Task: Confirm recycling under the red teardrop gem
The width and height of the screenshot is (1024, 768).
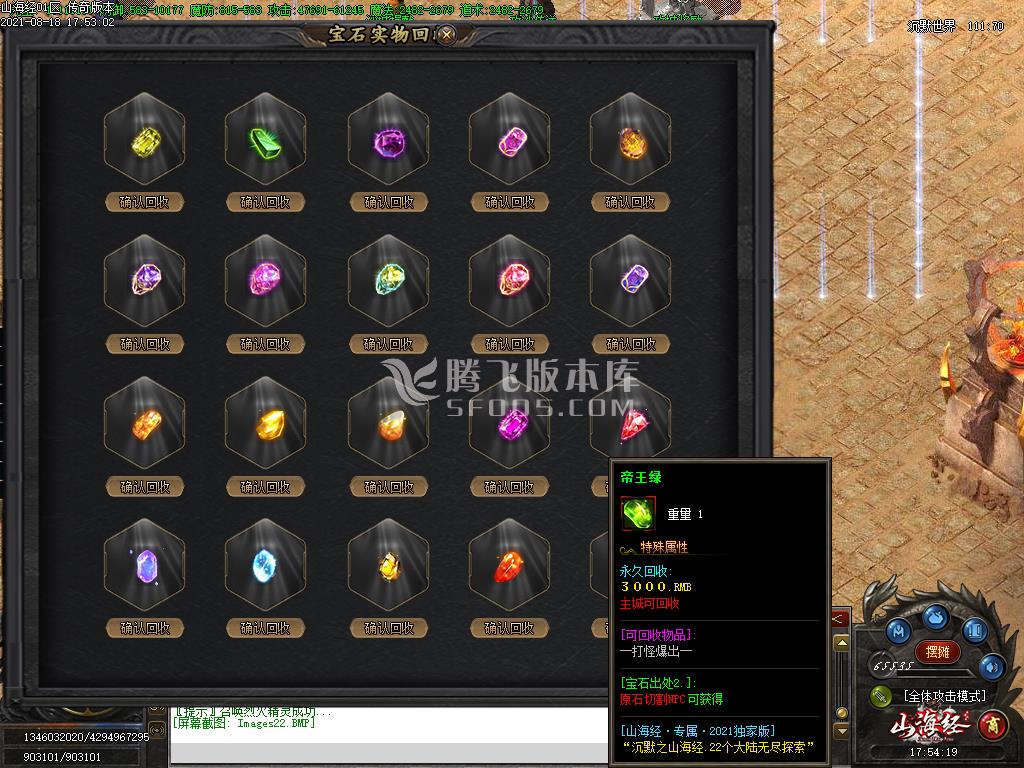Action: tap(509, 628)
